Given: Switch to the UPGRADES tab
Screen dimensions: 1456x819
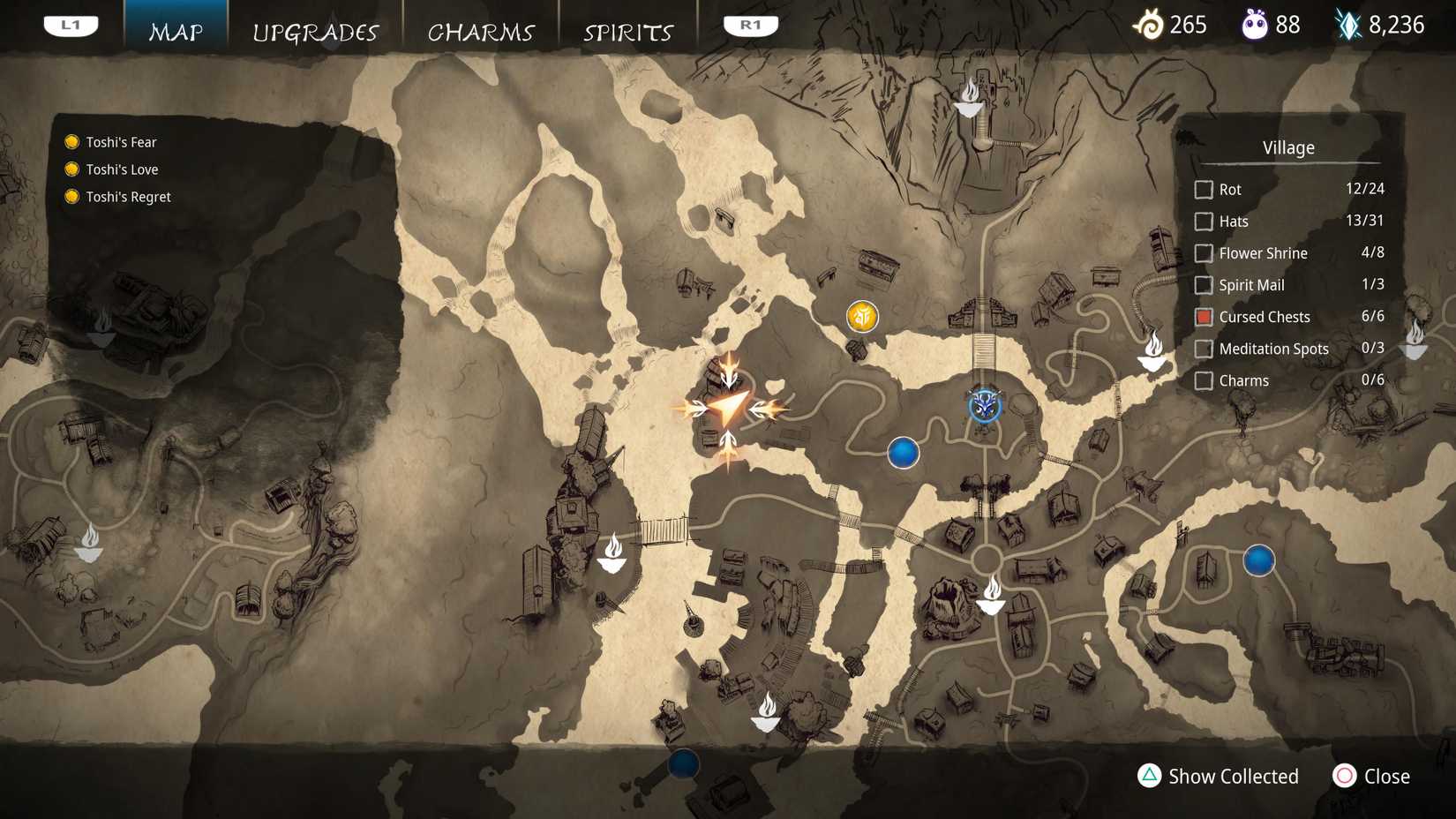Looking at the screenshot, I should click(315, 32).
